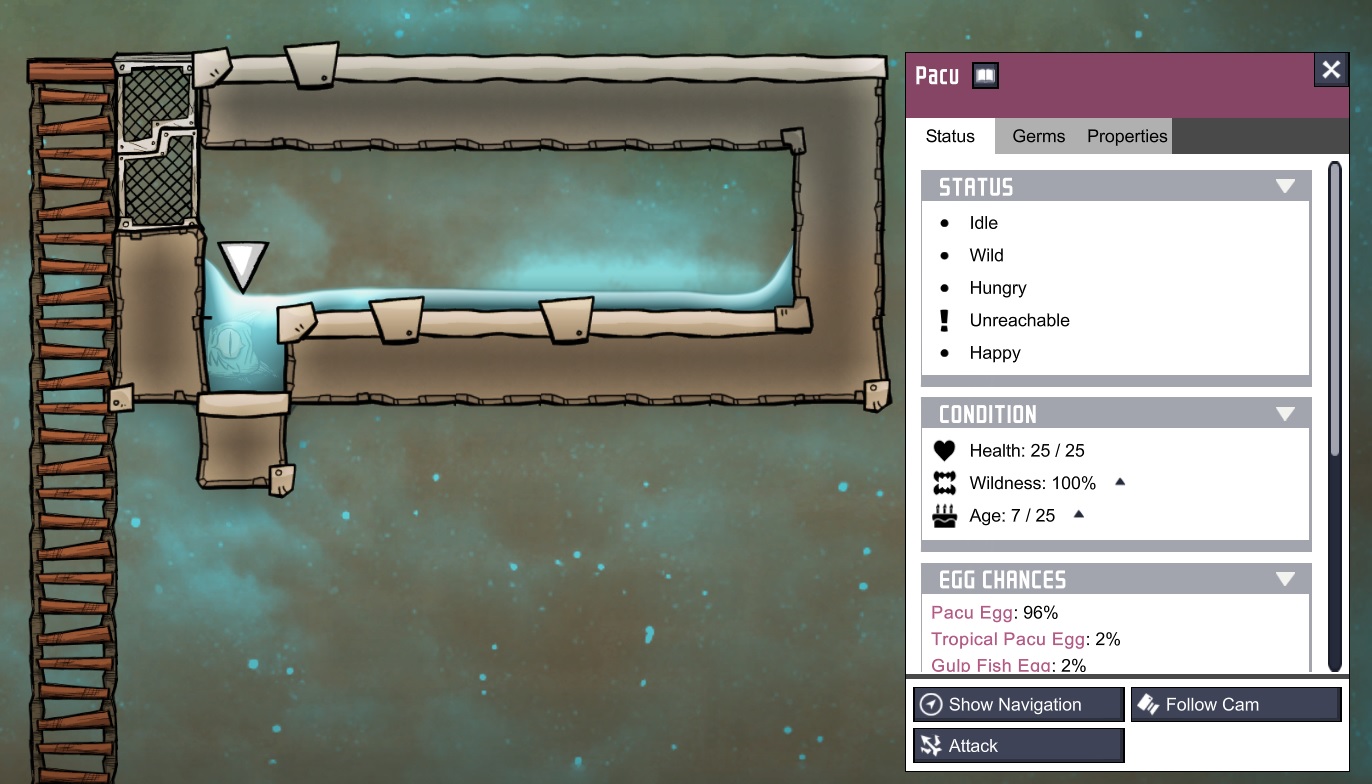
Task: Open the Pacu Egg link
Action: (x=970, y=612)
